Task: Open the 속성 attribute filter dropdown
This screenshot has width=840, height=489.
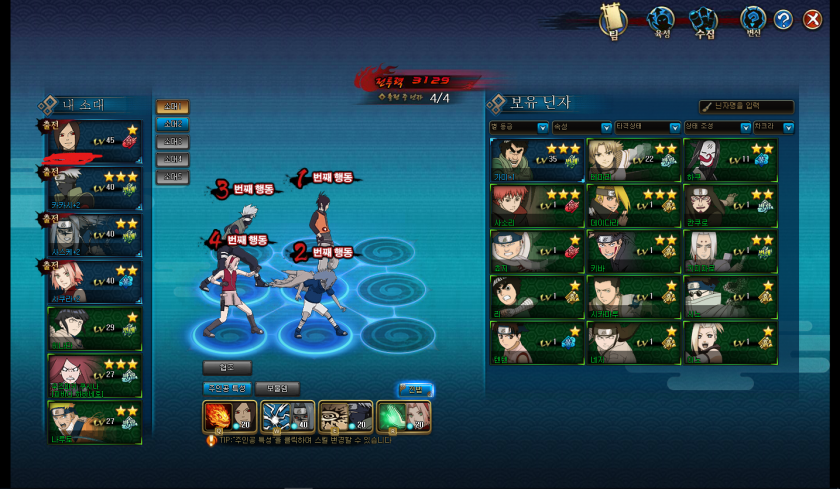Action: point(581,127)
